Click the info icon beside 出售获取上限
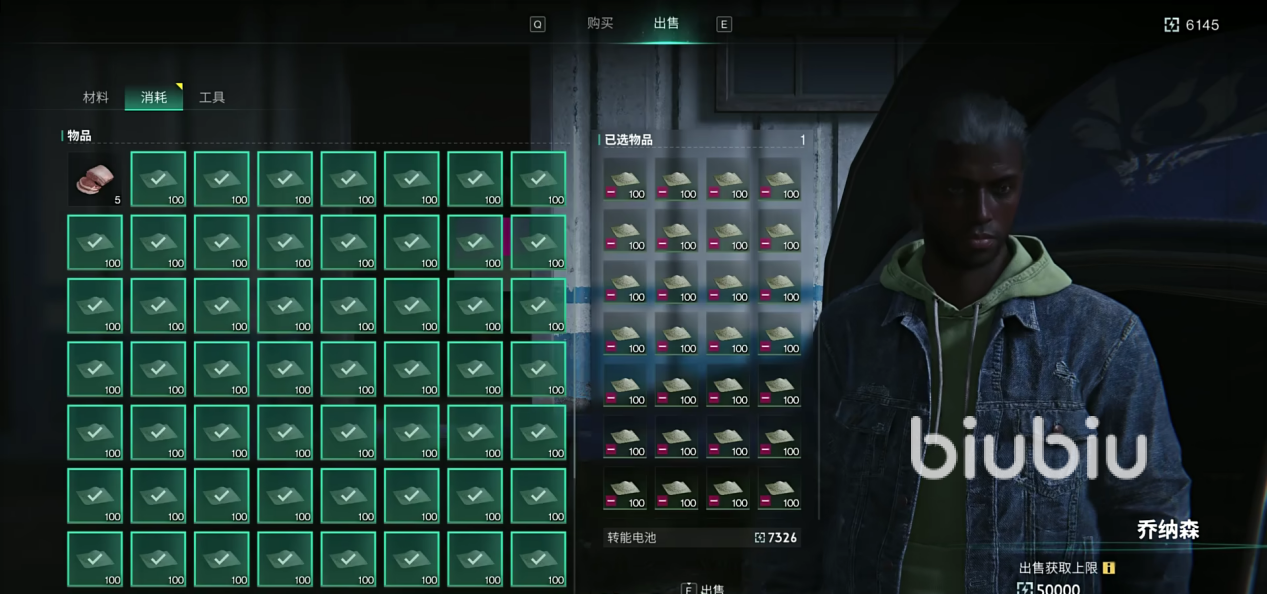The image size is (1267, 594). 1108,568
